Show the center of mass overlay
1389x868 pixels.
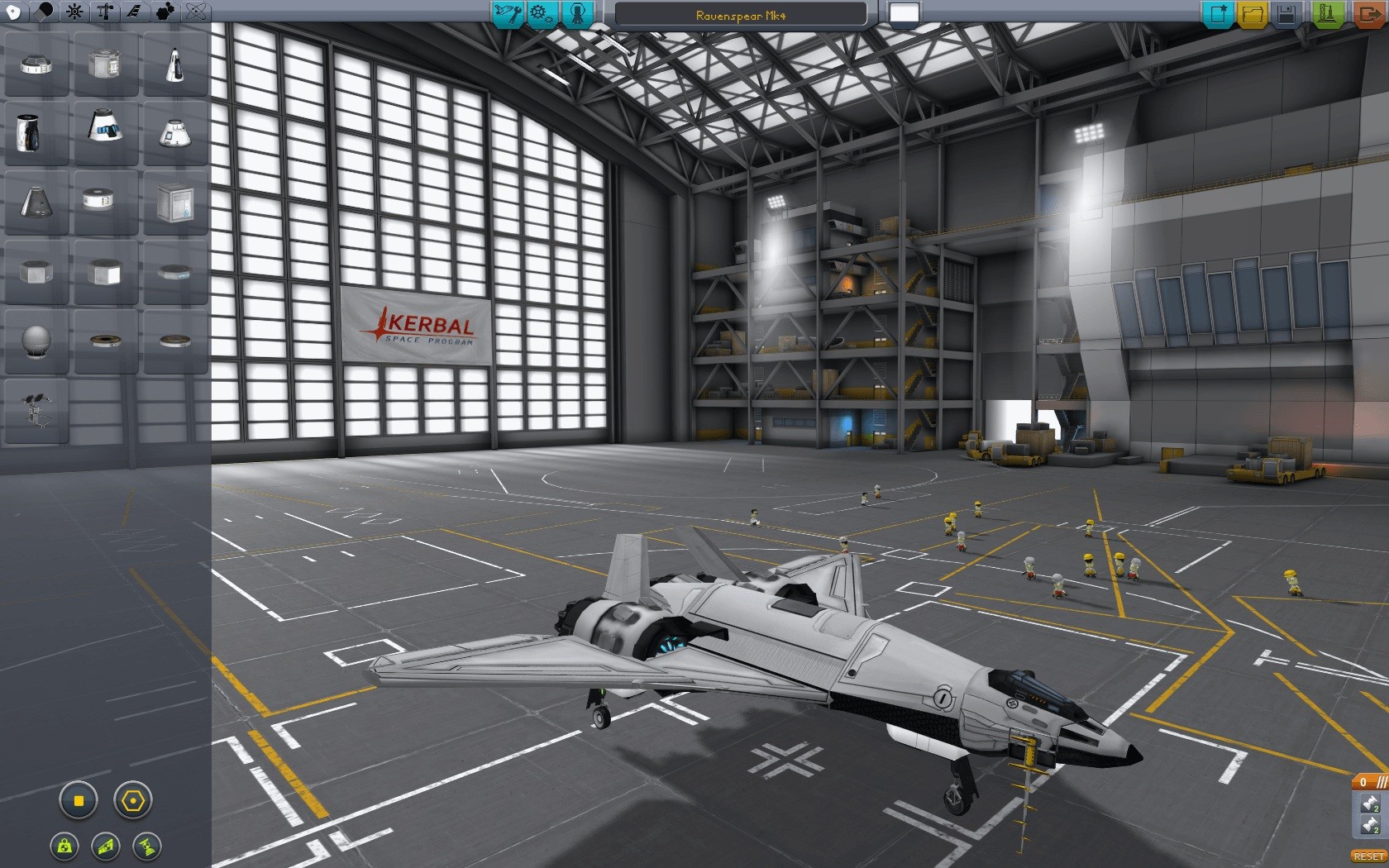tap(64, 846)
